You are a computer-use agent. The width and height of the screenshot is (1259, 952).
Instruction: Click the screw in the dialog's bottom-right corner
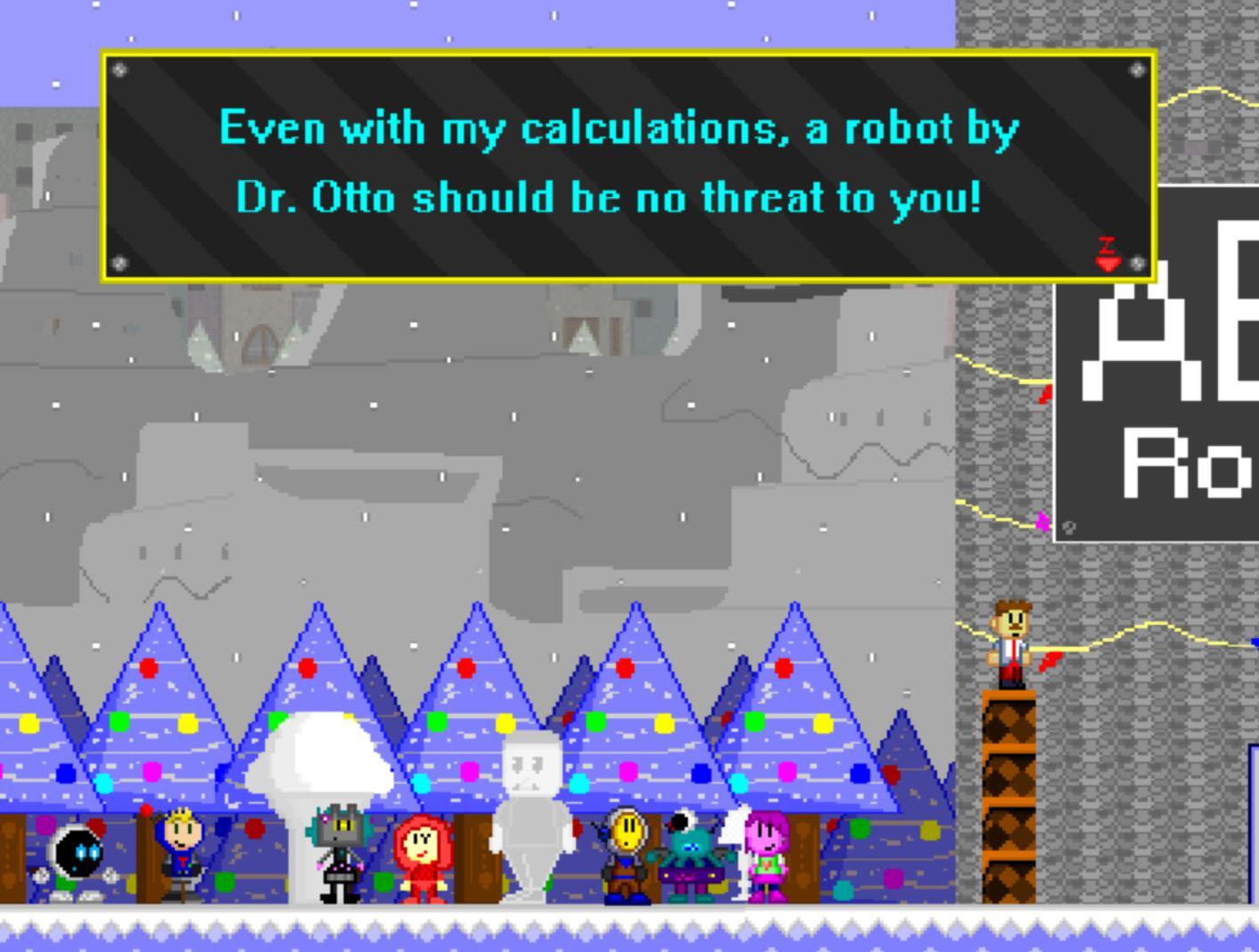[x=1138, y=263]
